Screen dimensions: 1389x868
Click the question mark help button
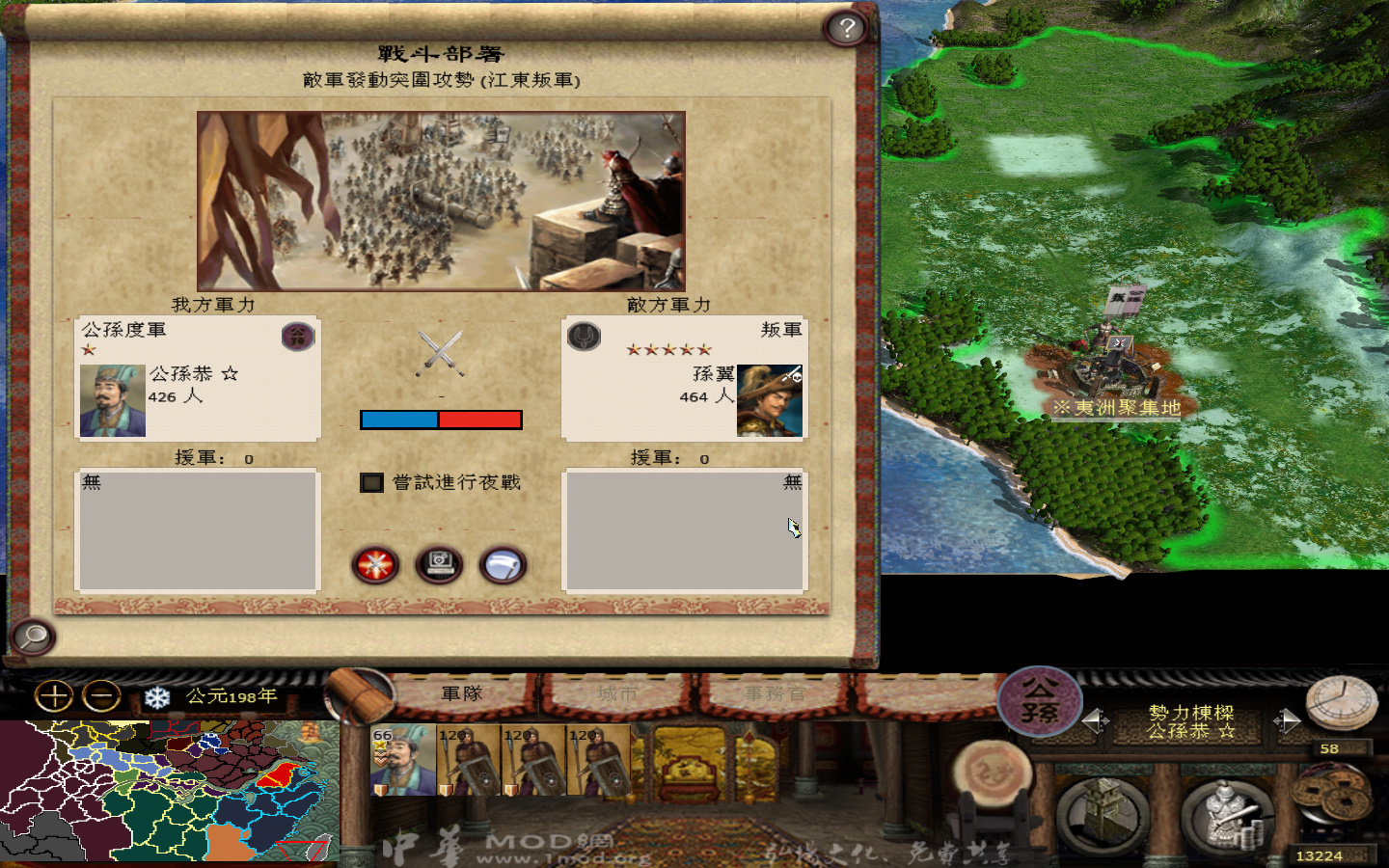tap(847, 29)
